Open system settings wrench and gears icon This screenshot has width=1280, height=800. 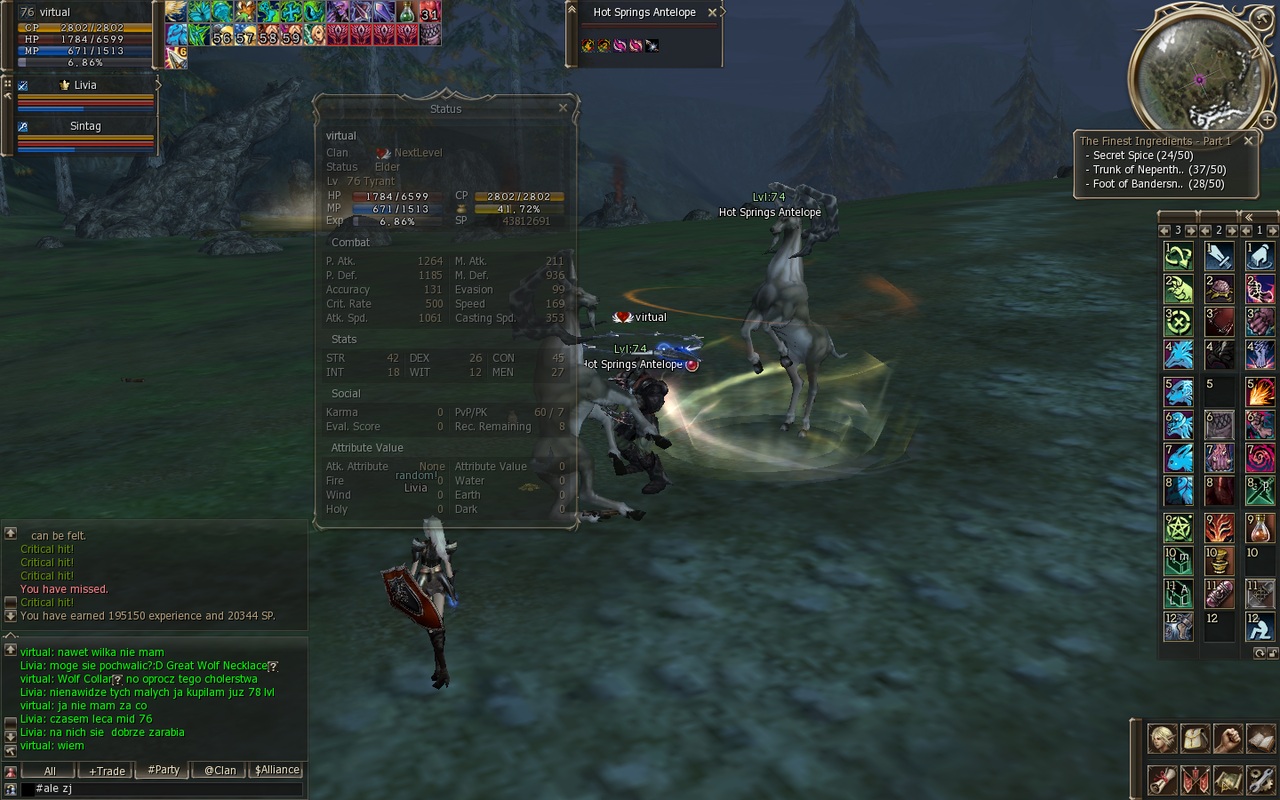pos(1260,778)
